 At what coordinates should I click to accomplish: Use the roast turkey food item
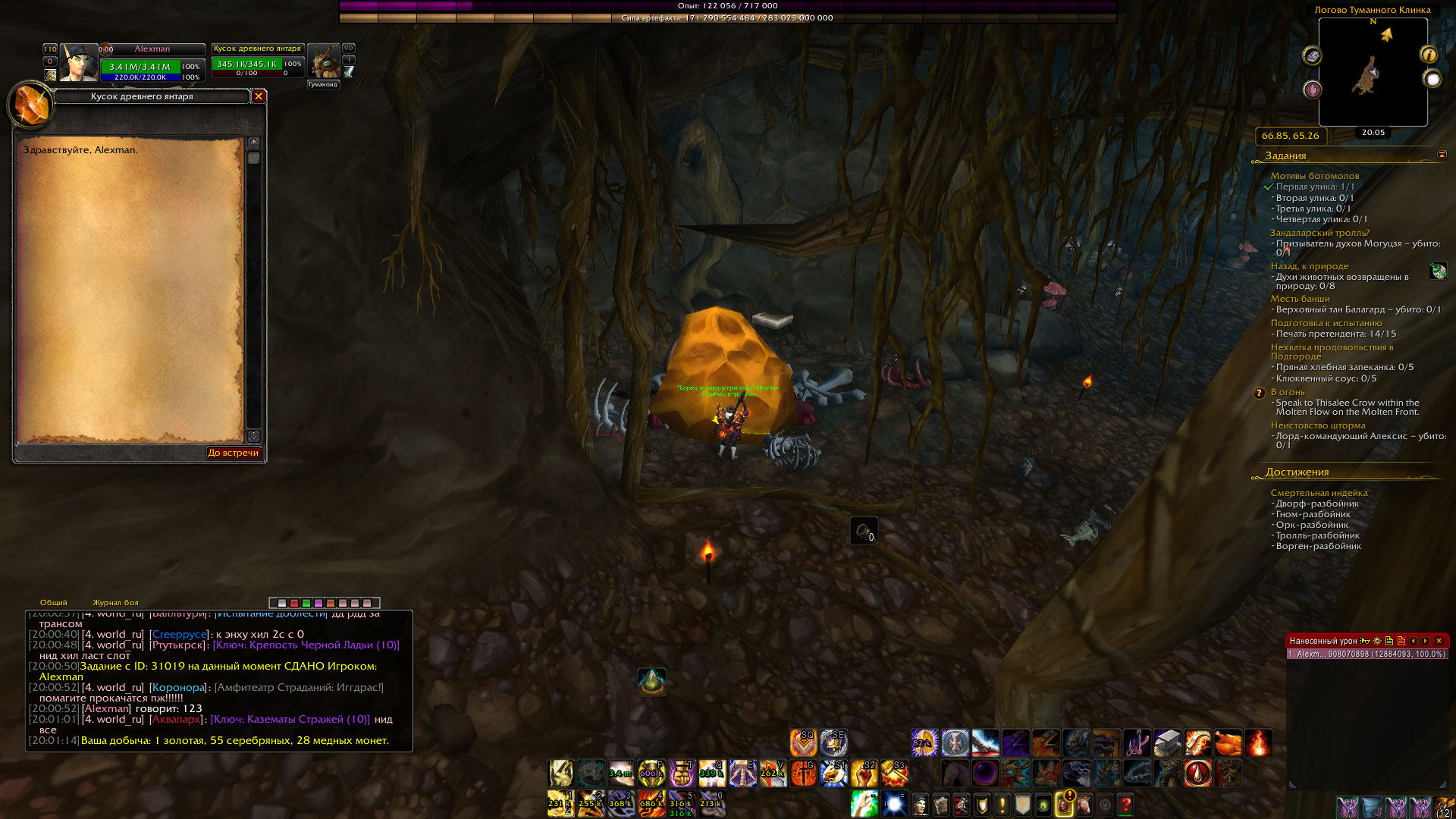[1228, 743]
